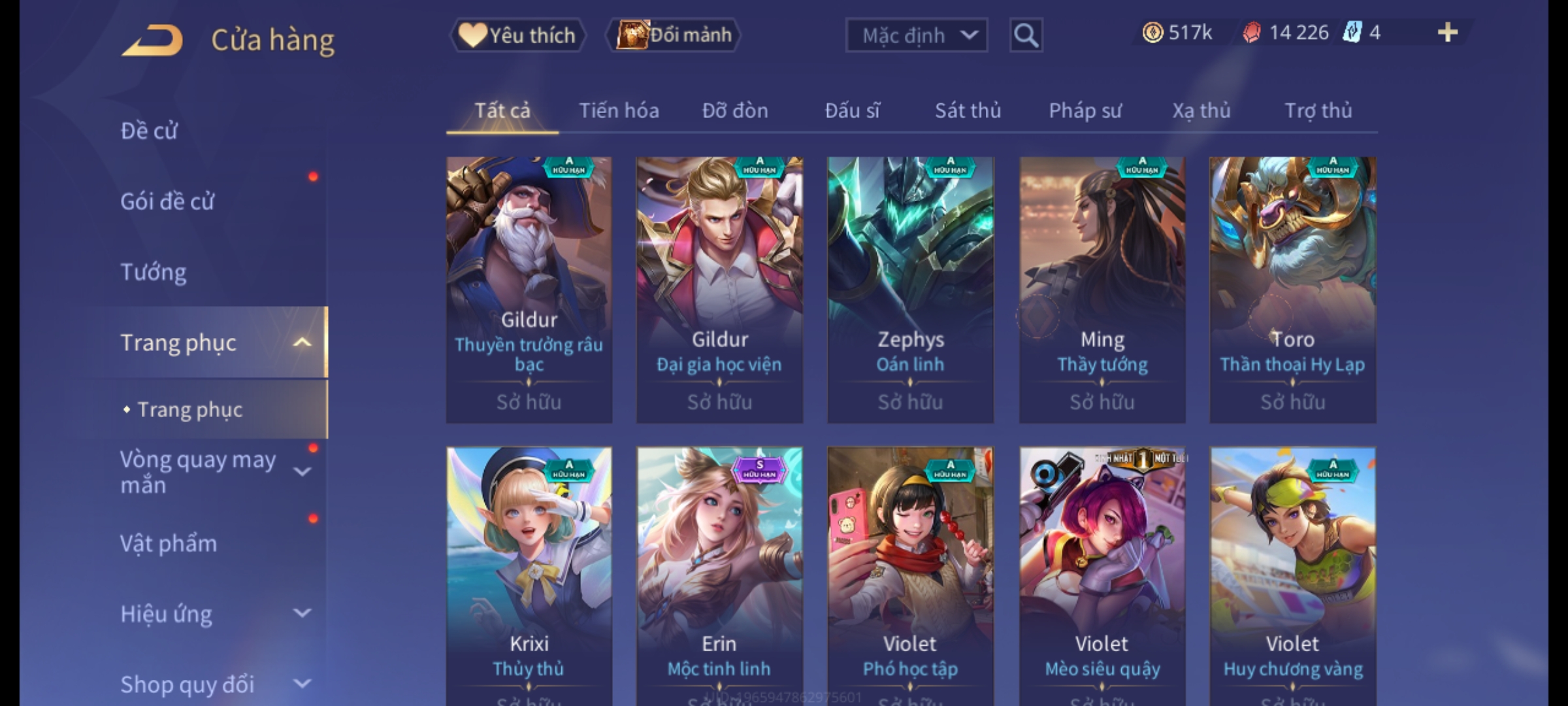Image resolution: width=1568 pixels, height=706 pixels.
Task: Expand the Hiệu ứng menu
Action: (x=209, y=614)
